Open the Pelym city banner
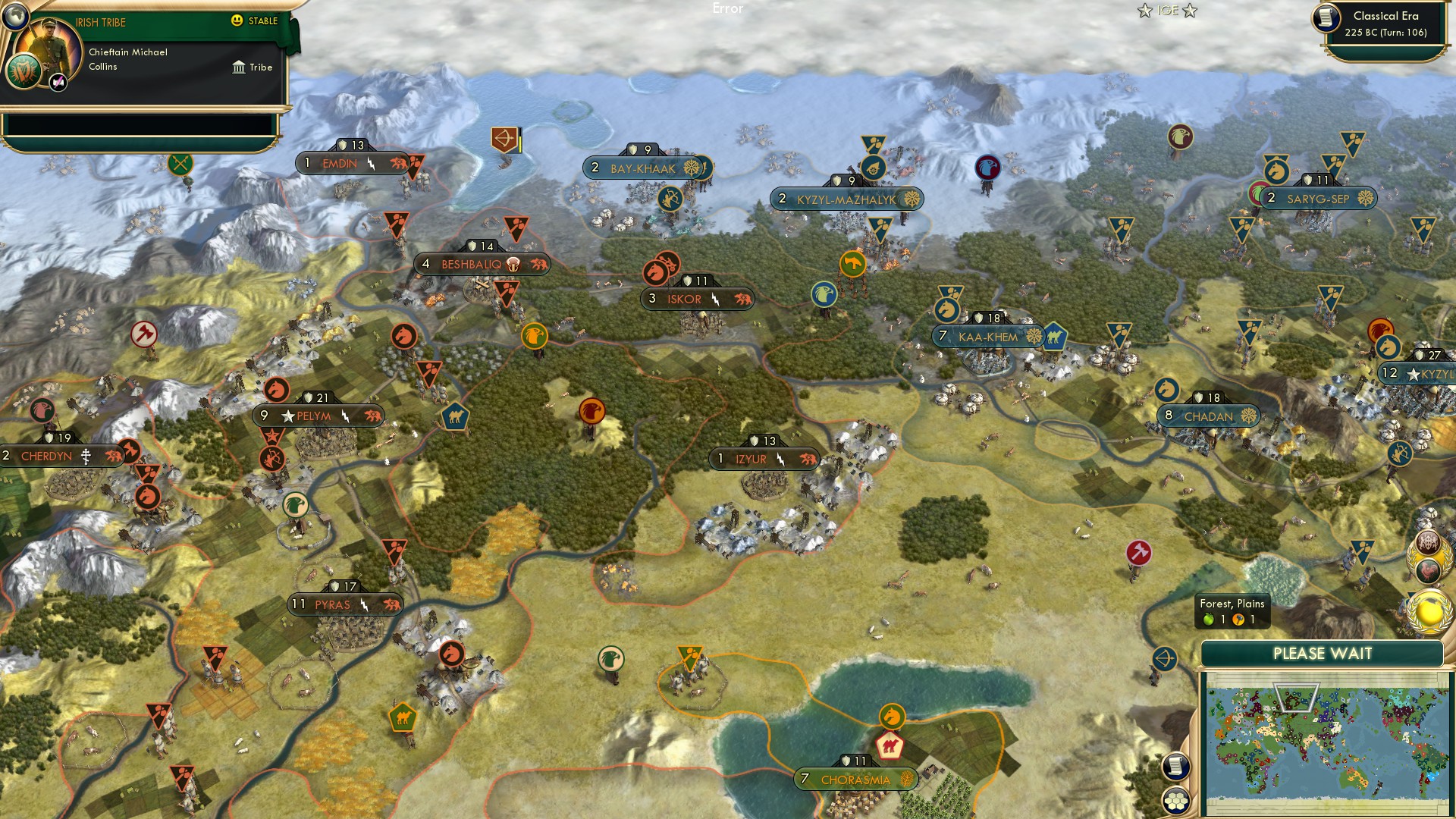Viewport: 1456px width, 819px height. (x=318, y=416)
